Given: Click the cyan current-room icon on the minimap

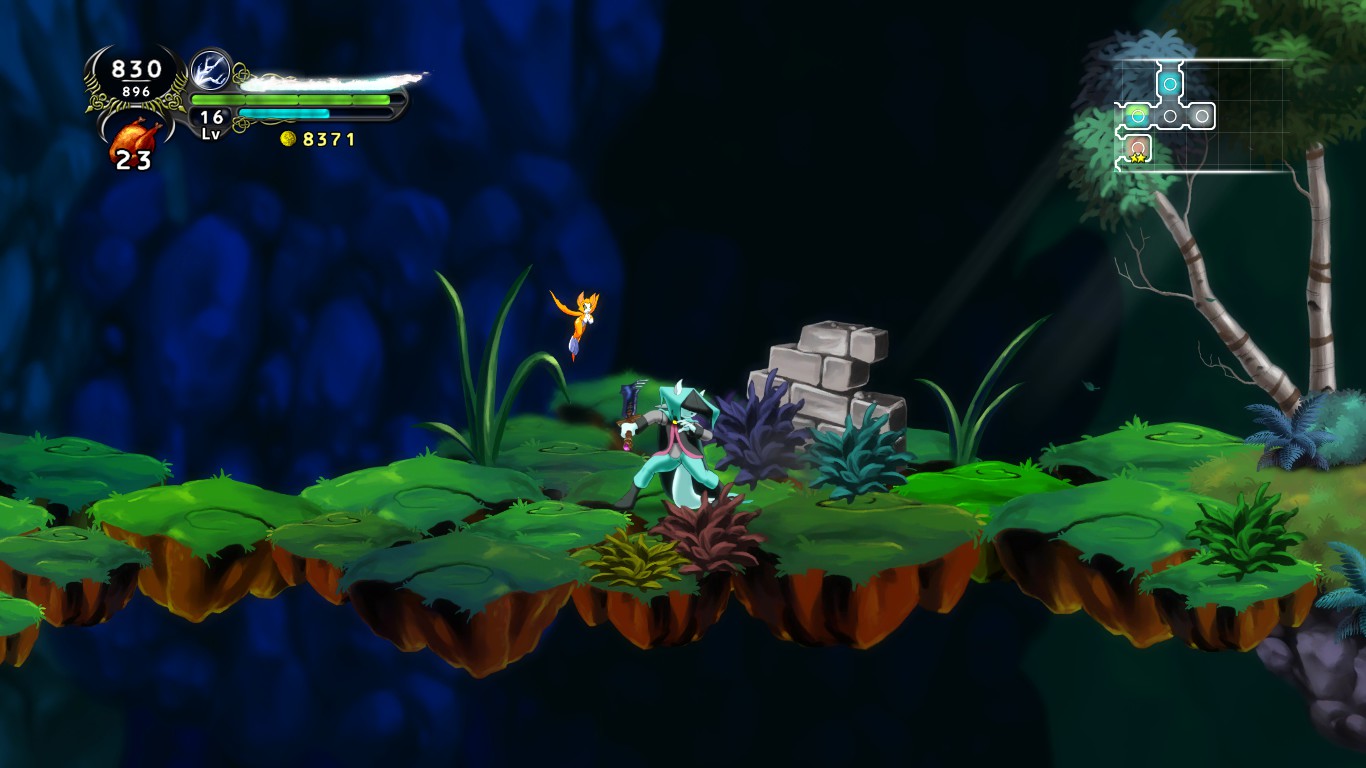Looking at the screenshot, I should pyautogui.click(x=1170, y=83).
